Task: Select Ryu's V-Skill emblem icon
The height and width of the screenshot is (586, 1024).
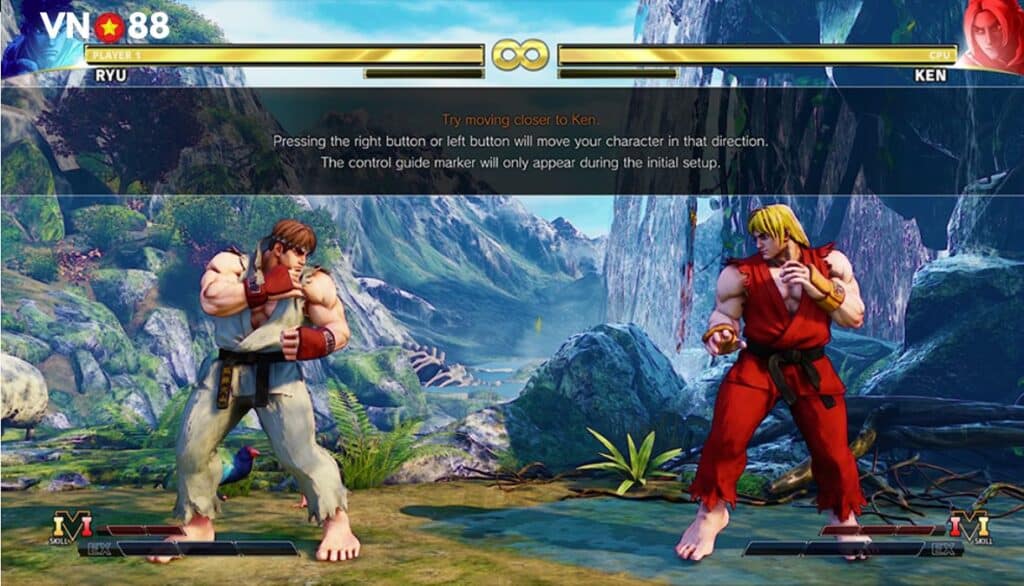Action: [x=71, y=524]
